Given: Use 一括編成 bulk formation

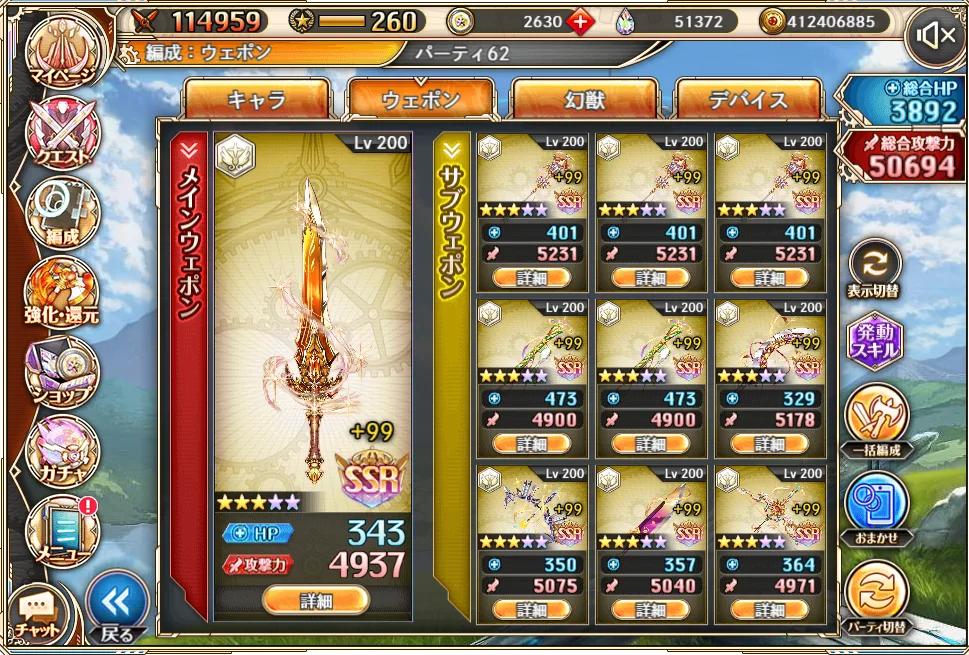Looking at the screenshot, I should pyautogui.click(x=874, y=422).
